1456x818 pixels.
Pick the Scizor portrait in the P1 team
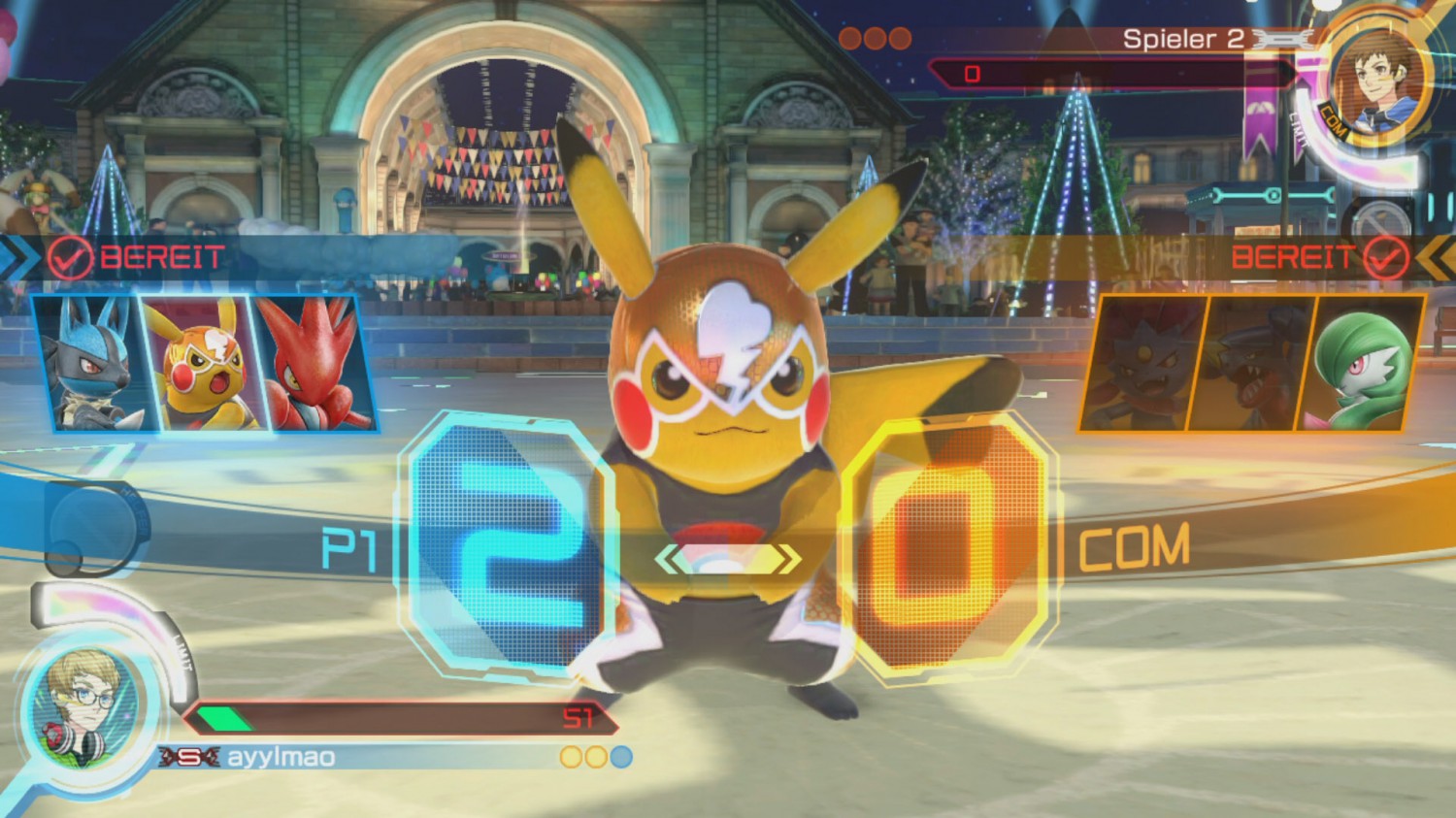click(x=311, y=363)
